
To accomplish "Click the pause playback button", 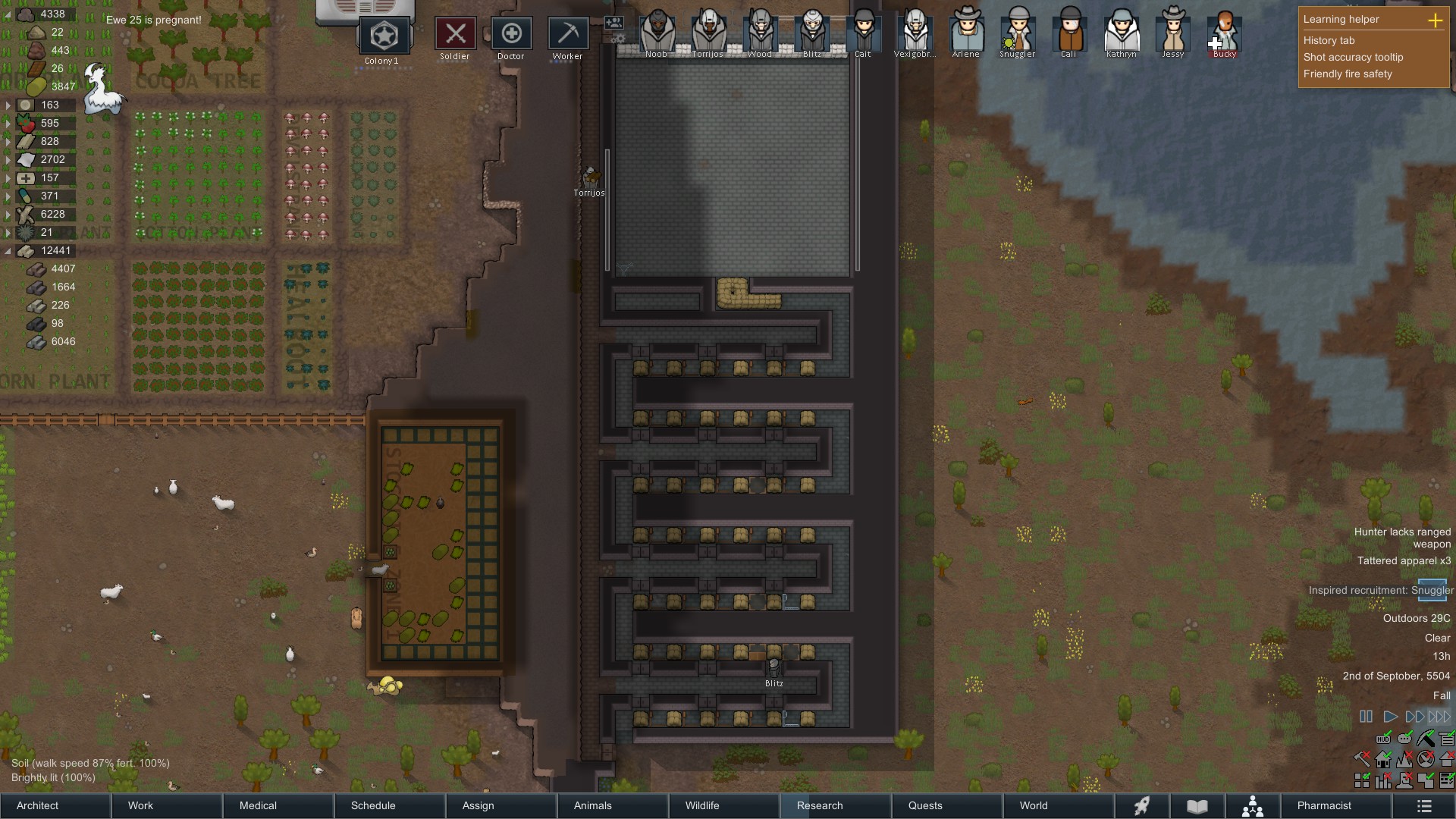I will [x=1367, y=716].
